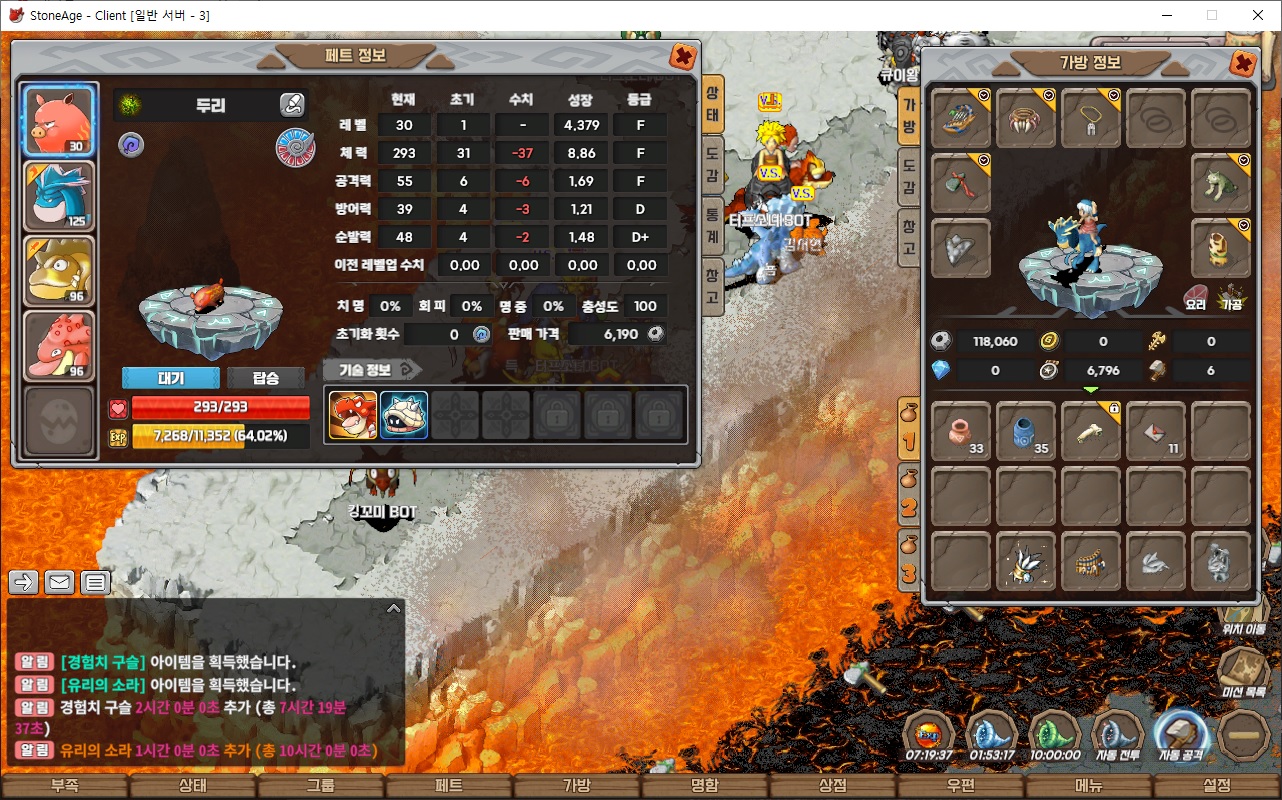Click the 대기 standby button
Viewport: 1282px width, 800px height.
point(170,378)
